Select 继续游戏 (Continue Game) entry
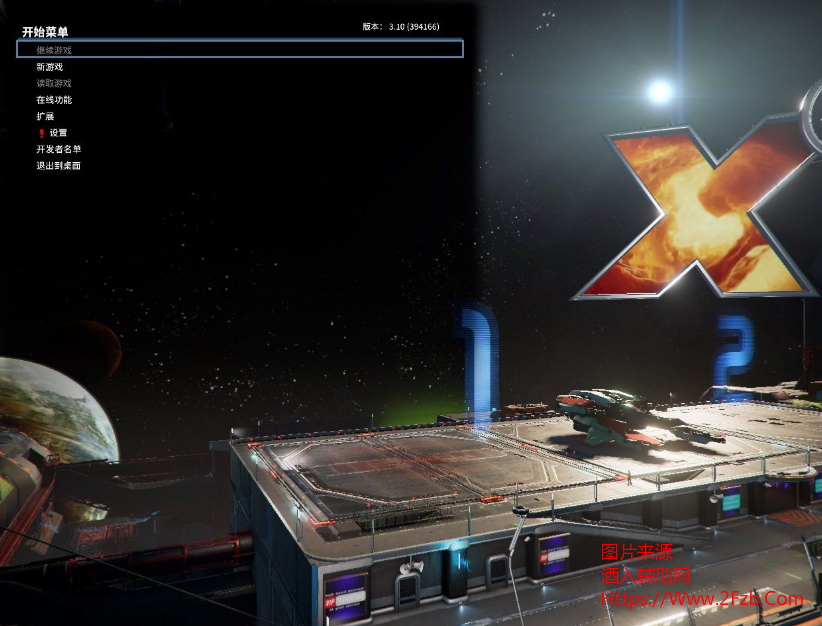 point(55,49)
